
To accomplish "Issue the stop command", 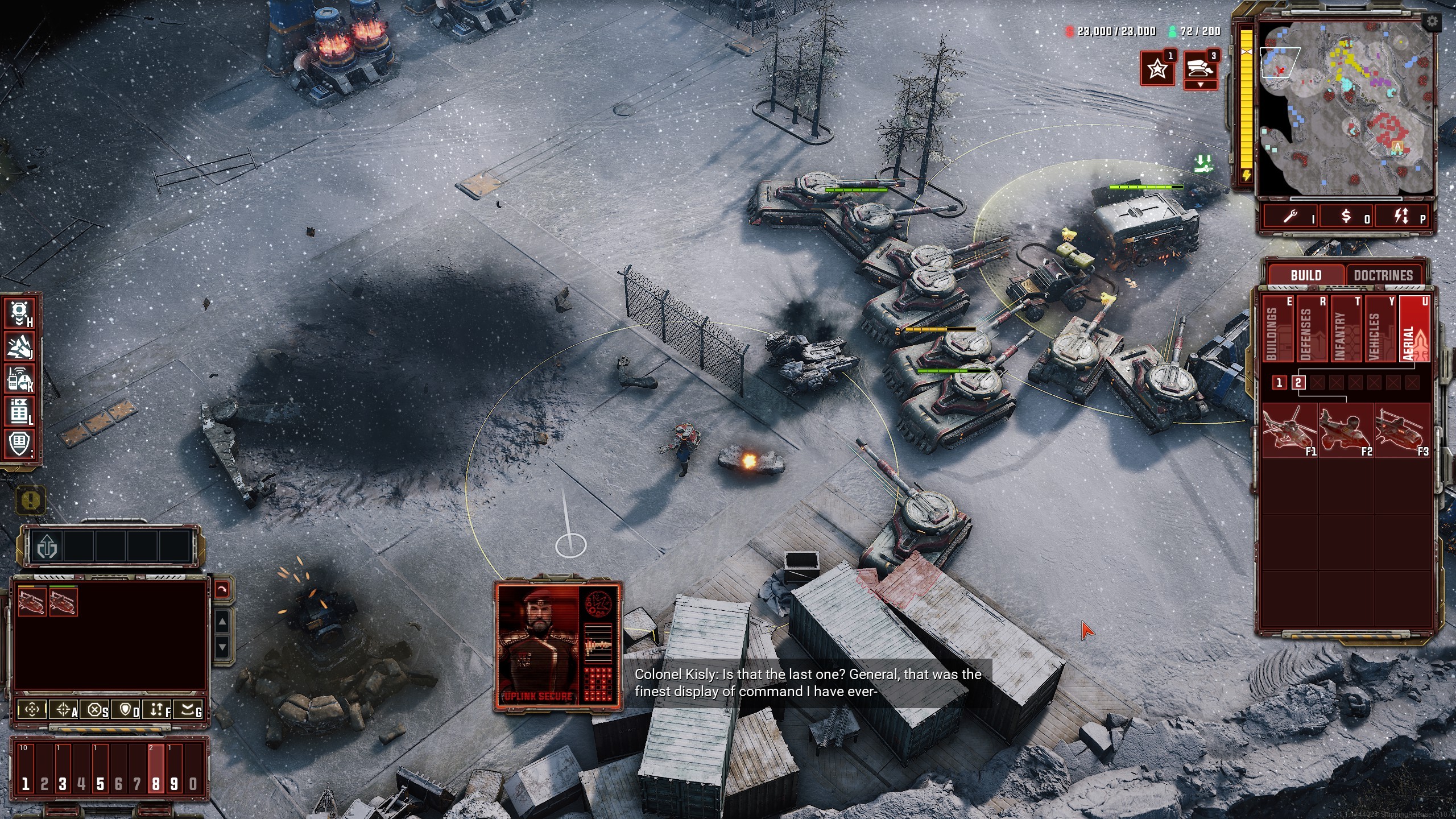I will pos(96,709).
